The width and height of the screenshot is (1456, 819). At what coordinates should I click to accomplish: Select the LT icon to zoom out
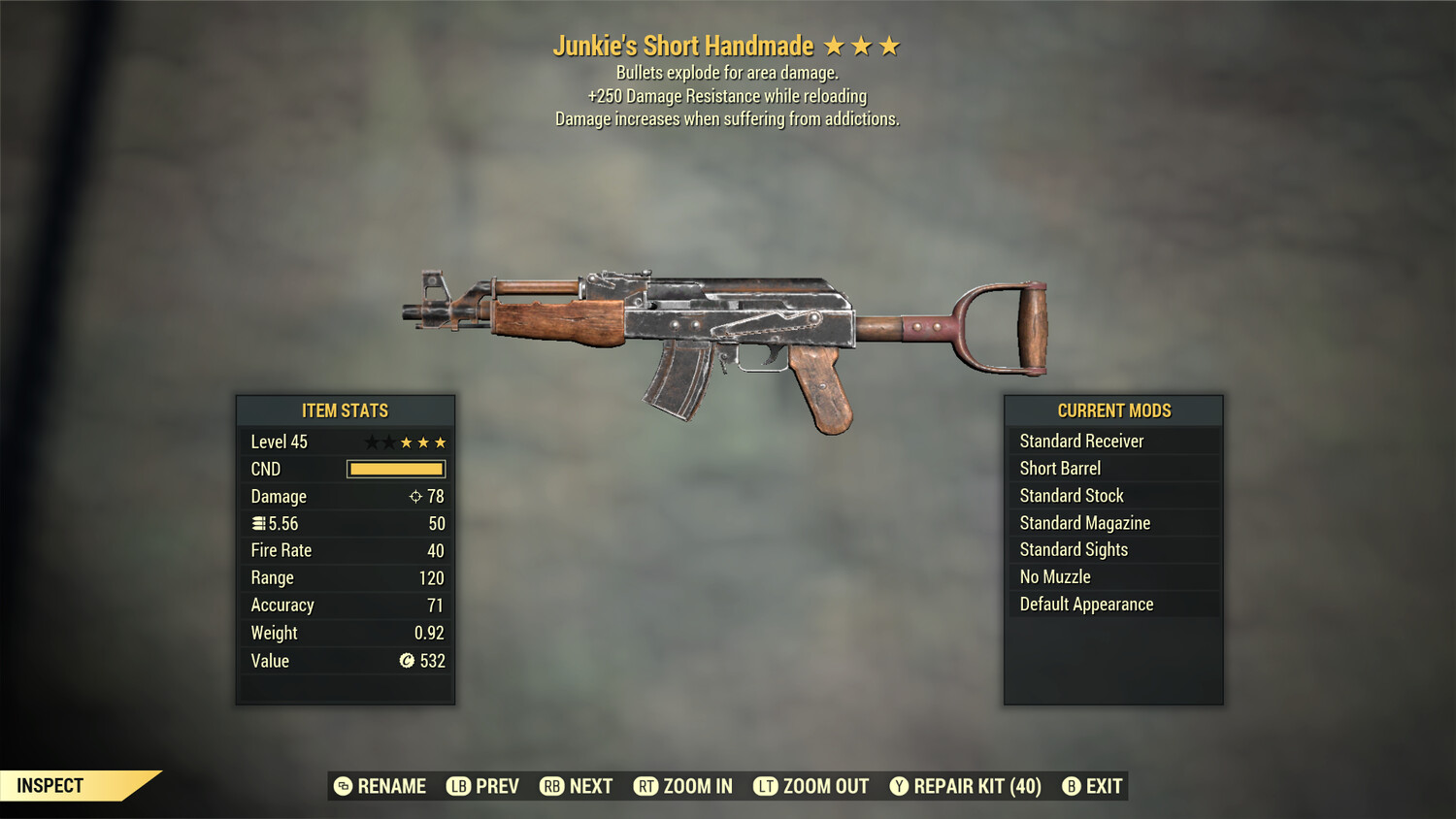[x=766, y=786]
